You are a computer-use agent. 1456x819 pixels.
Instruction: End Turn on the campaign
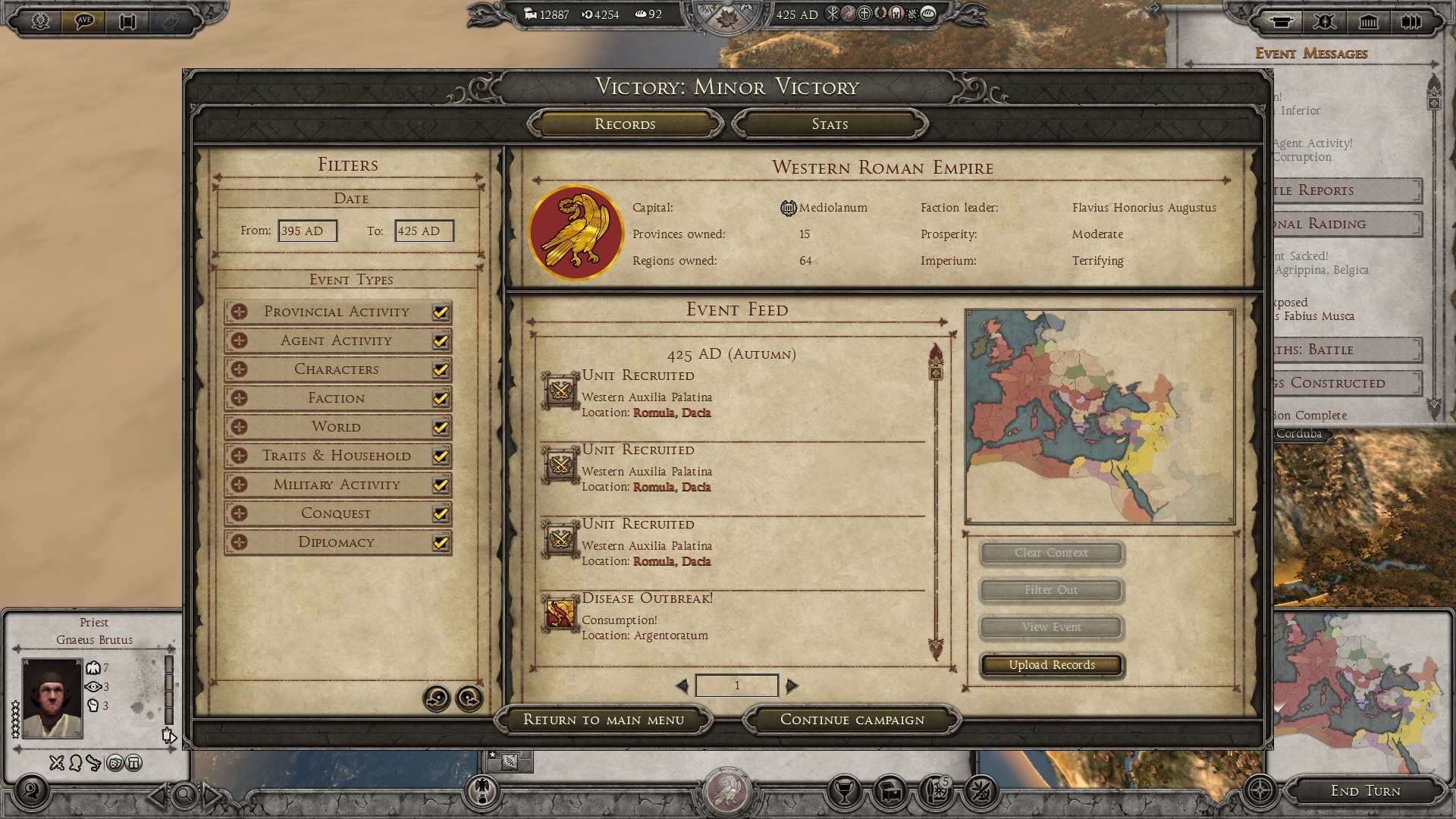coord(1365,791)
